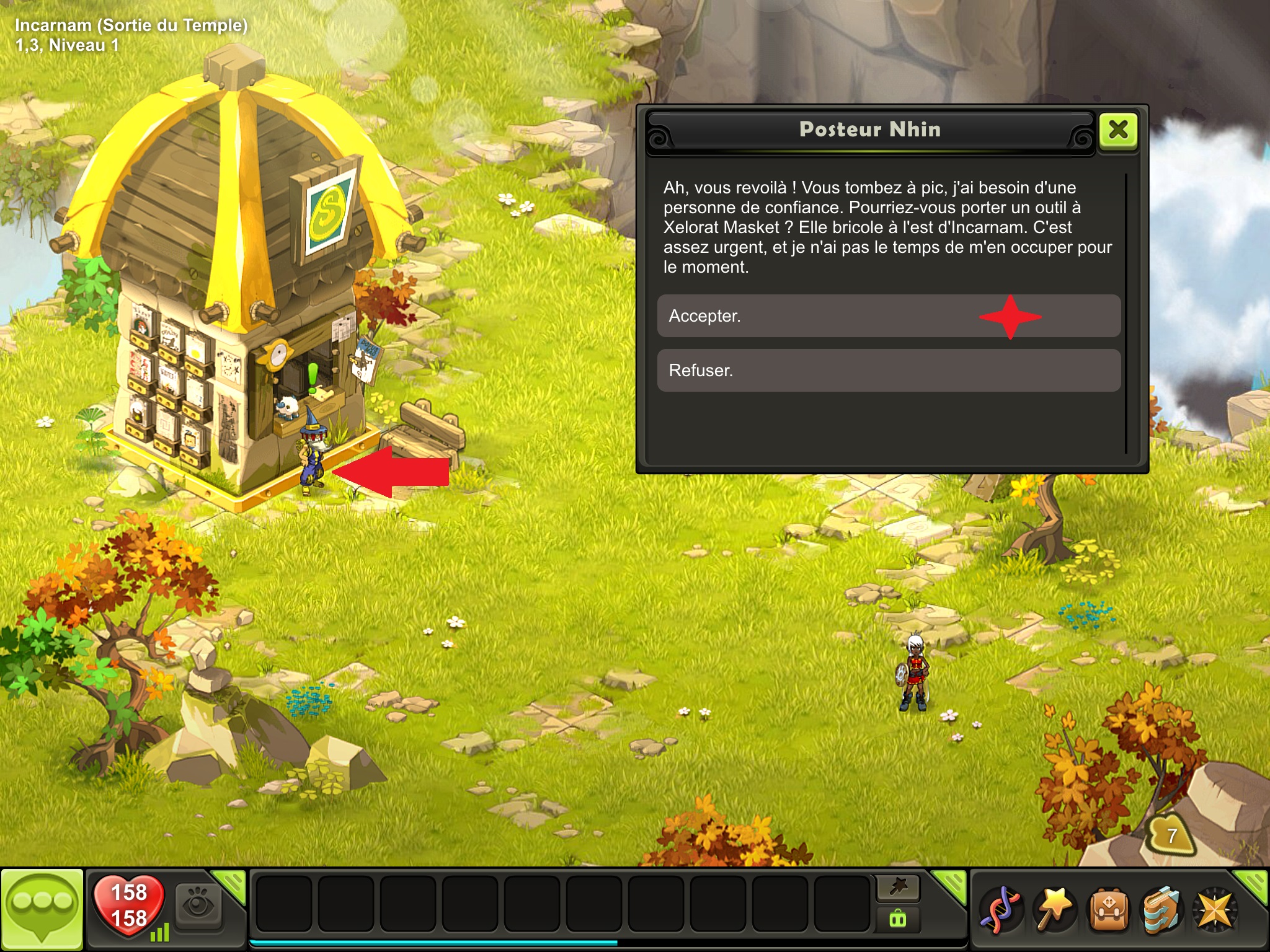This screenshot has height=952, width=1270.
Task: Switch shortcut bar to the green bag items tab
Action: 898,919
